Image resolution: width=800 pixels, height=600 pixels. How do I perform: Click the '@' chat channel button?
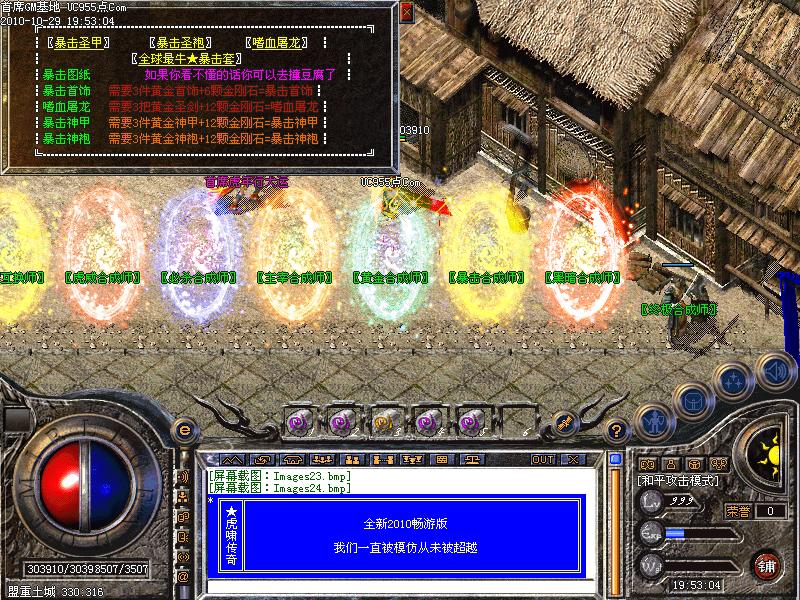183,577
